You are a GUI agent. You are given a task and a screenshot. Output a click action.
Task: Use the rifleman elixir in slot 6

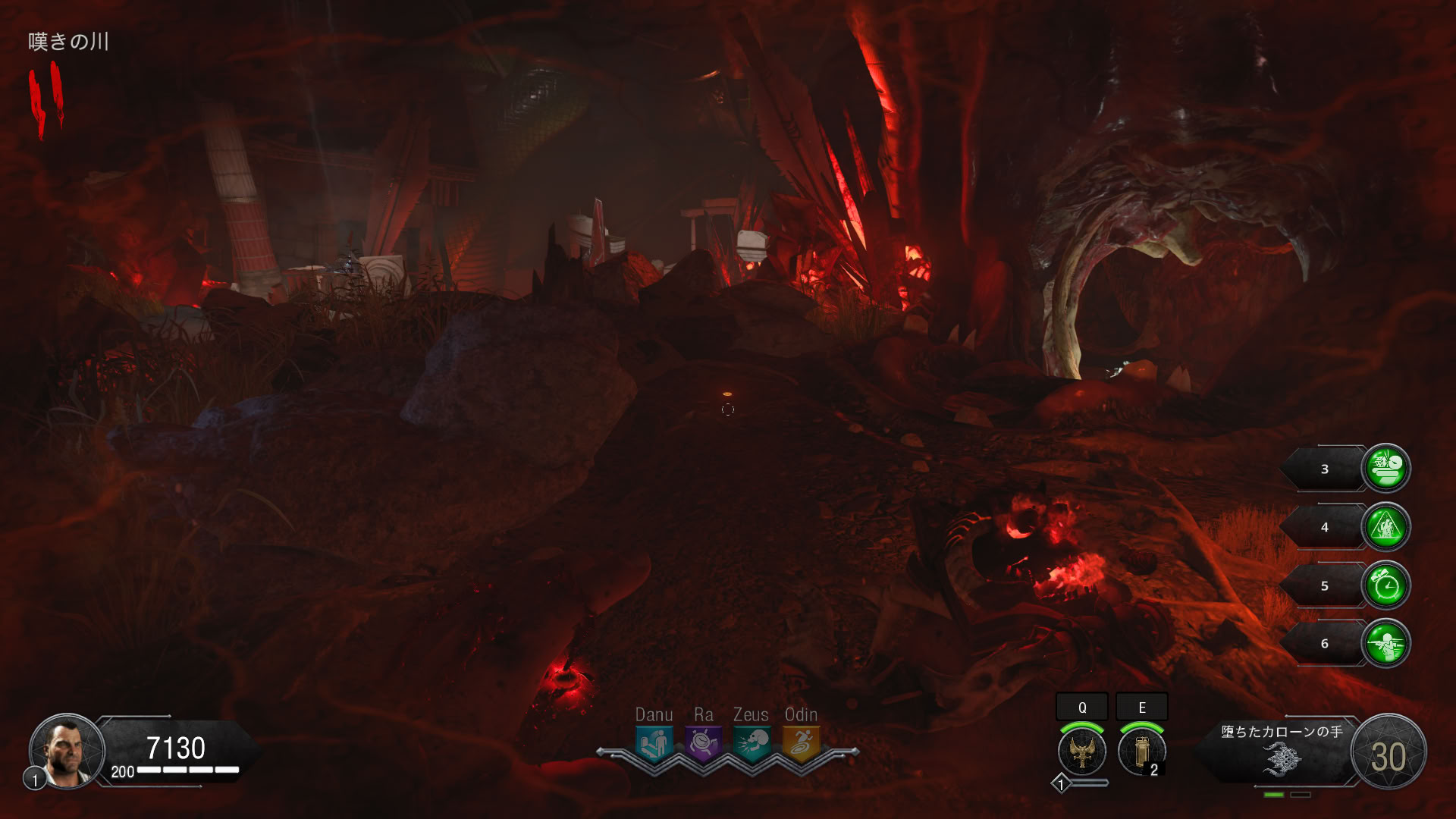(1386, 643)
